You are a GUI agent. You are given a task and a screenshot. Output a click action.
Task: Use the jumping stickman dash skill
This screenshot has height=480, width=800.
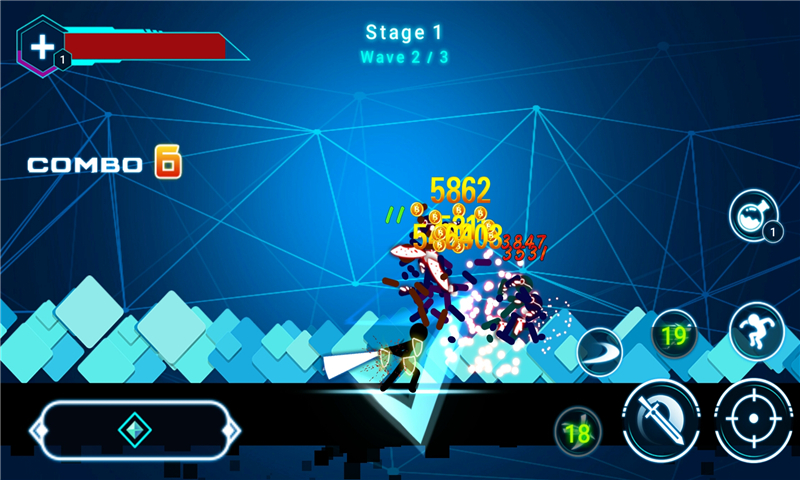click(x=756, y=330)
